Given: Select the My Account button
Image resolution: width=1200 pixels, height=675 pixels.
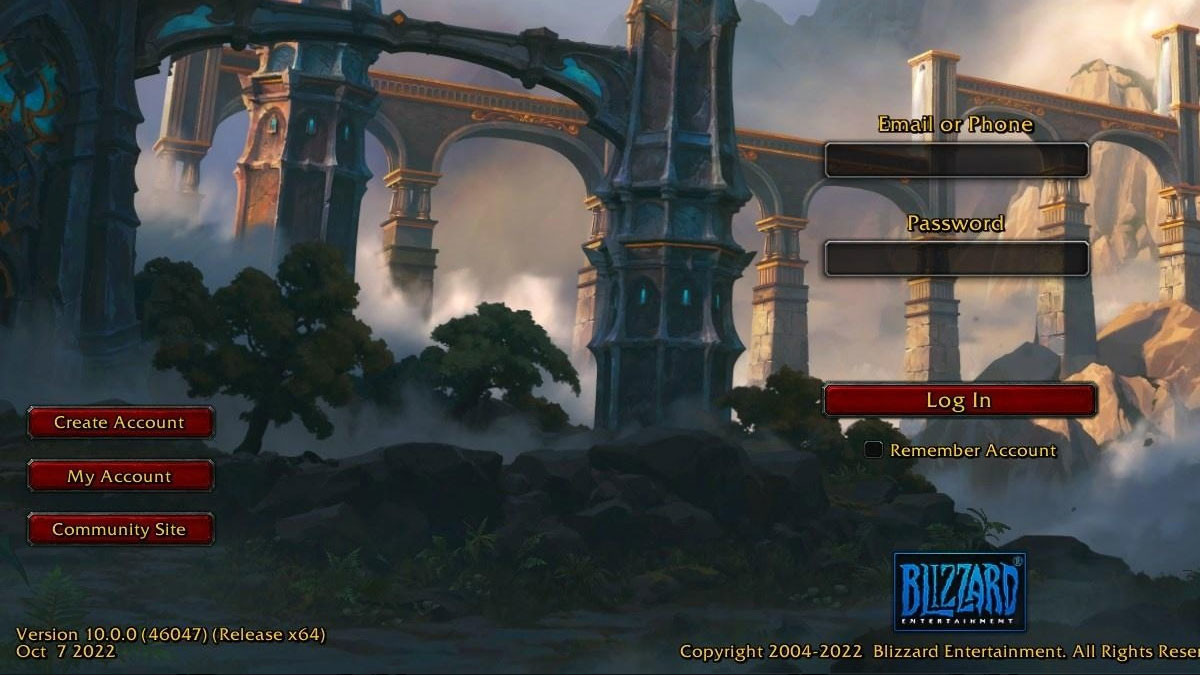Looking at the screenshot, I should (x=120, y=476).
